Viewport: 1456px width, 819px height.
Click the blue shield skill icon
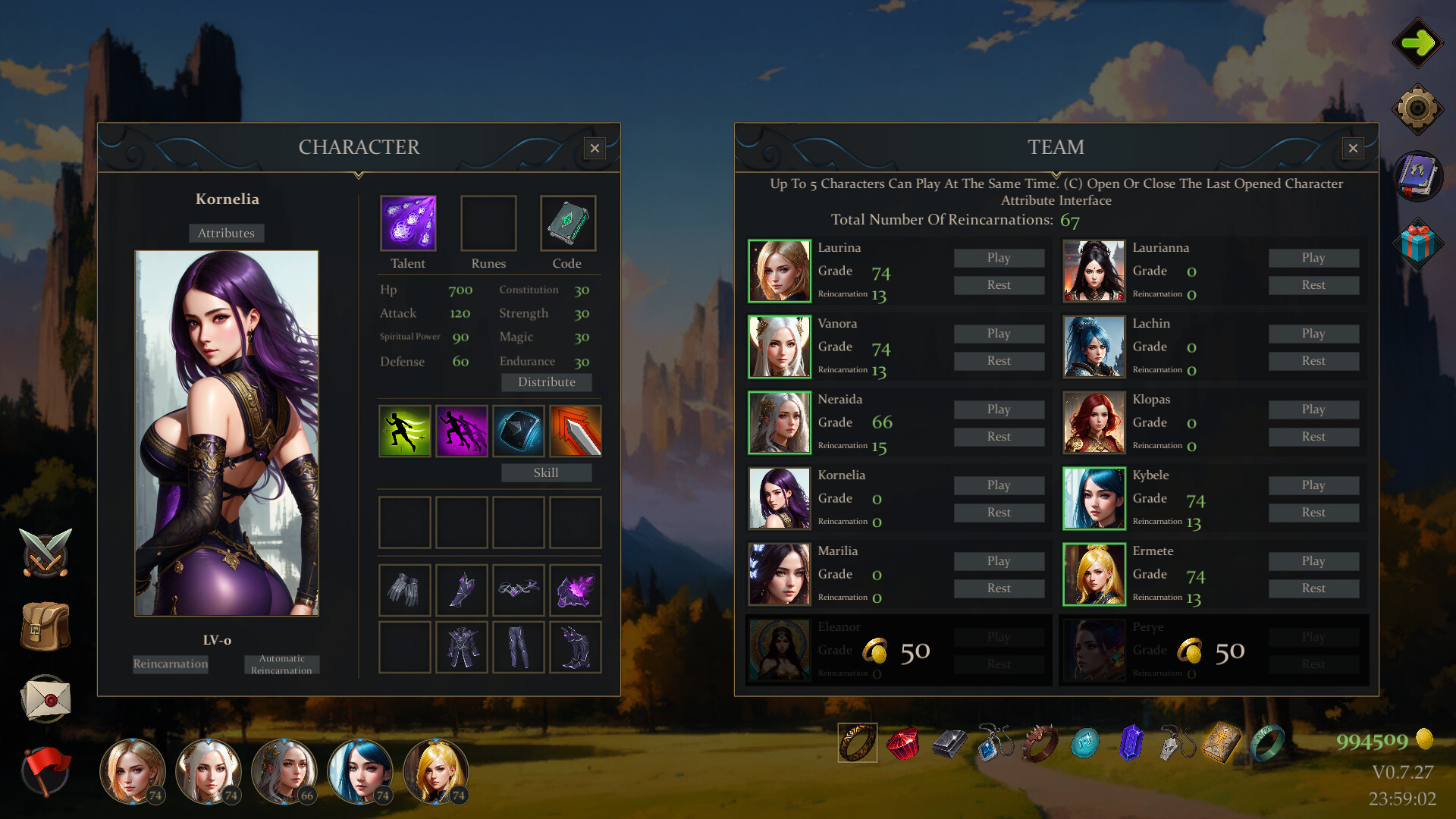pos(519,431)
